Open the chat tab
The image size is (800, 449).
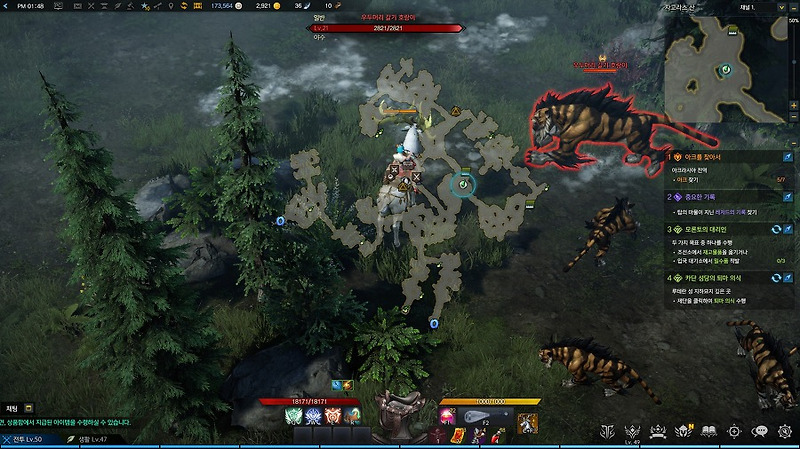click(12, 408)
